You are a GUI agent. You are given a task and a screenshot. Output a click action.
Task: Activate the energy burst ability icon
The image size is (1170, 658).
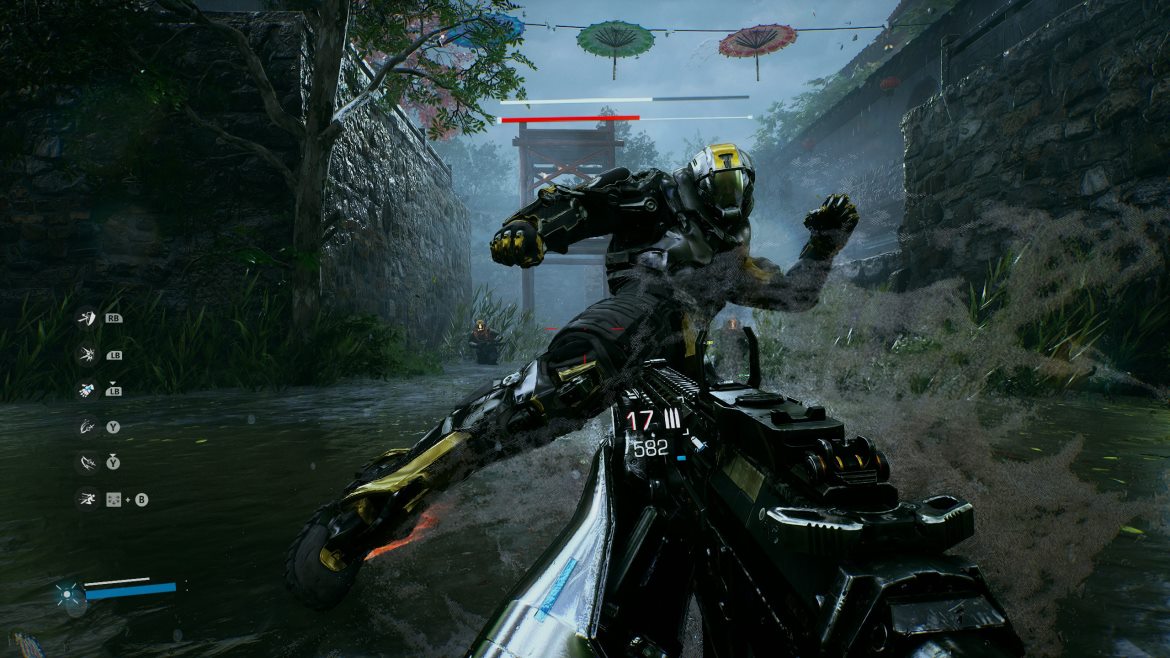click(87, 354)
